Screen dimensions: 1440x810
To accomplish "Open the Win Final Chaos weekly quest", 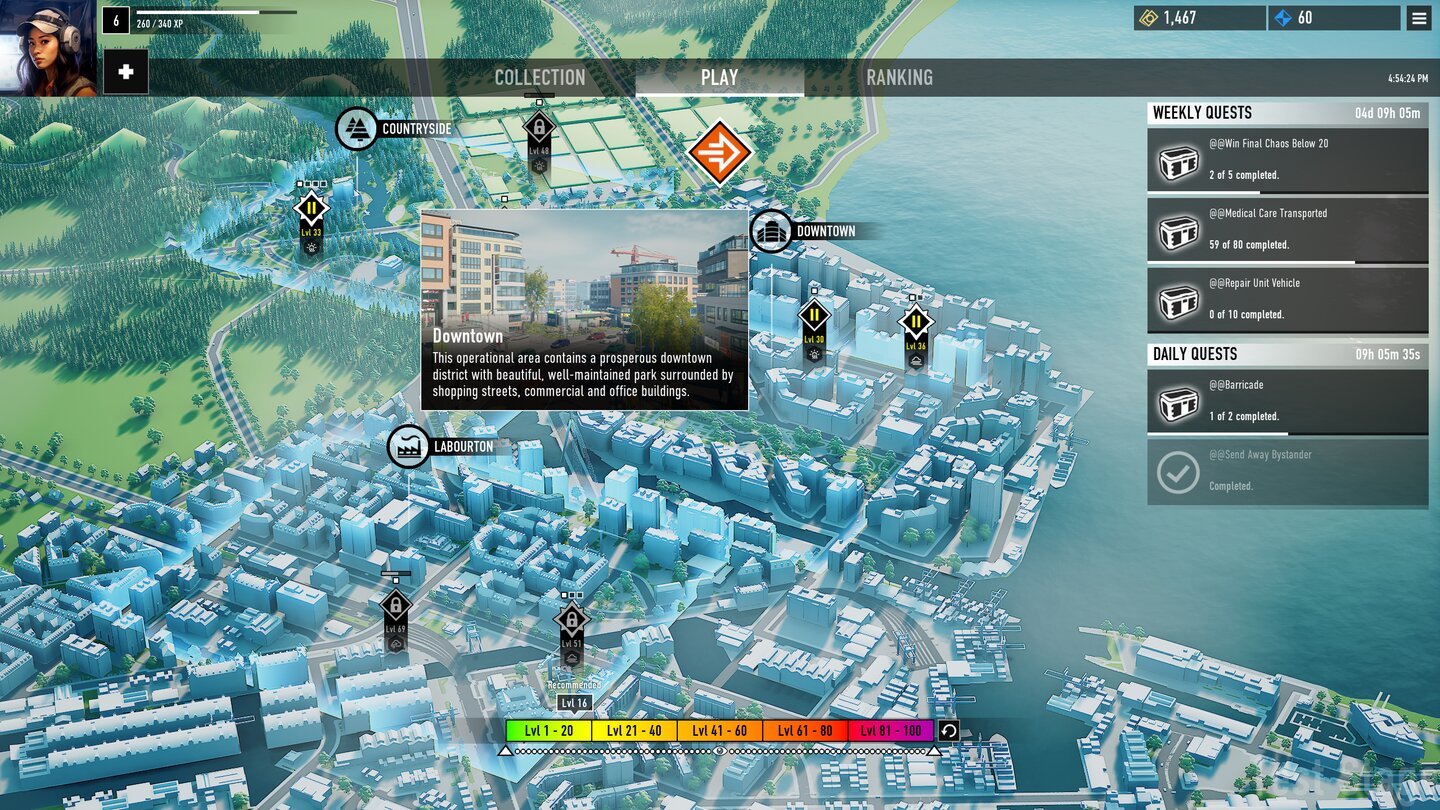I will click(x=1287, y=159).
